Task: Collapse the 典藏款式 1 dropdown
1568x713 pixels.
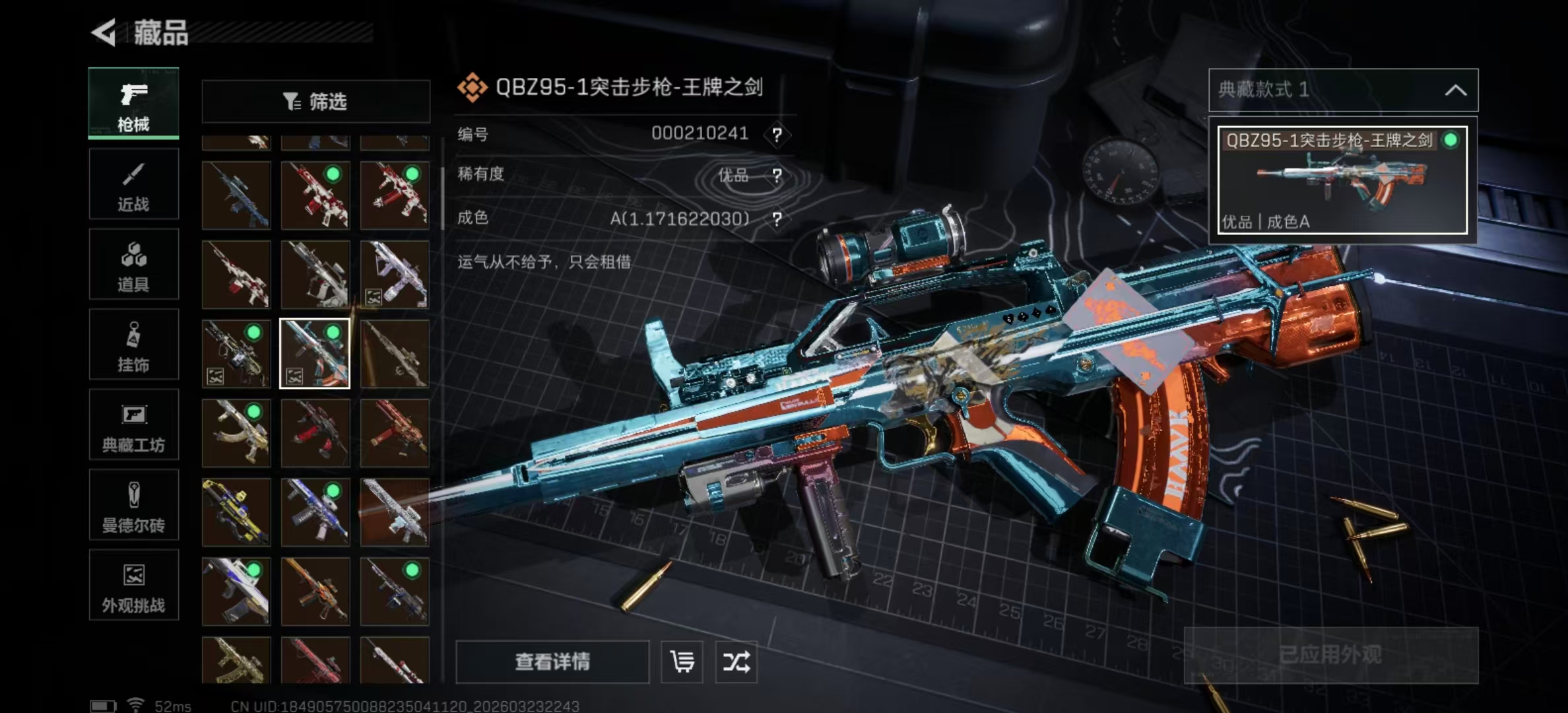Action: [1455, 90]
